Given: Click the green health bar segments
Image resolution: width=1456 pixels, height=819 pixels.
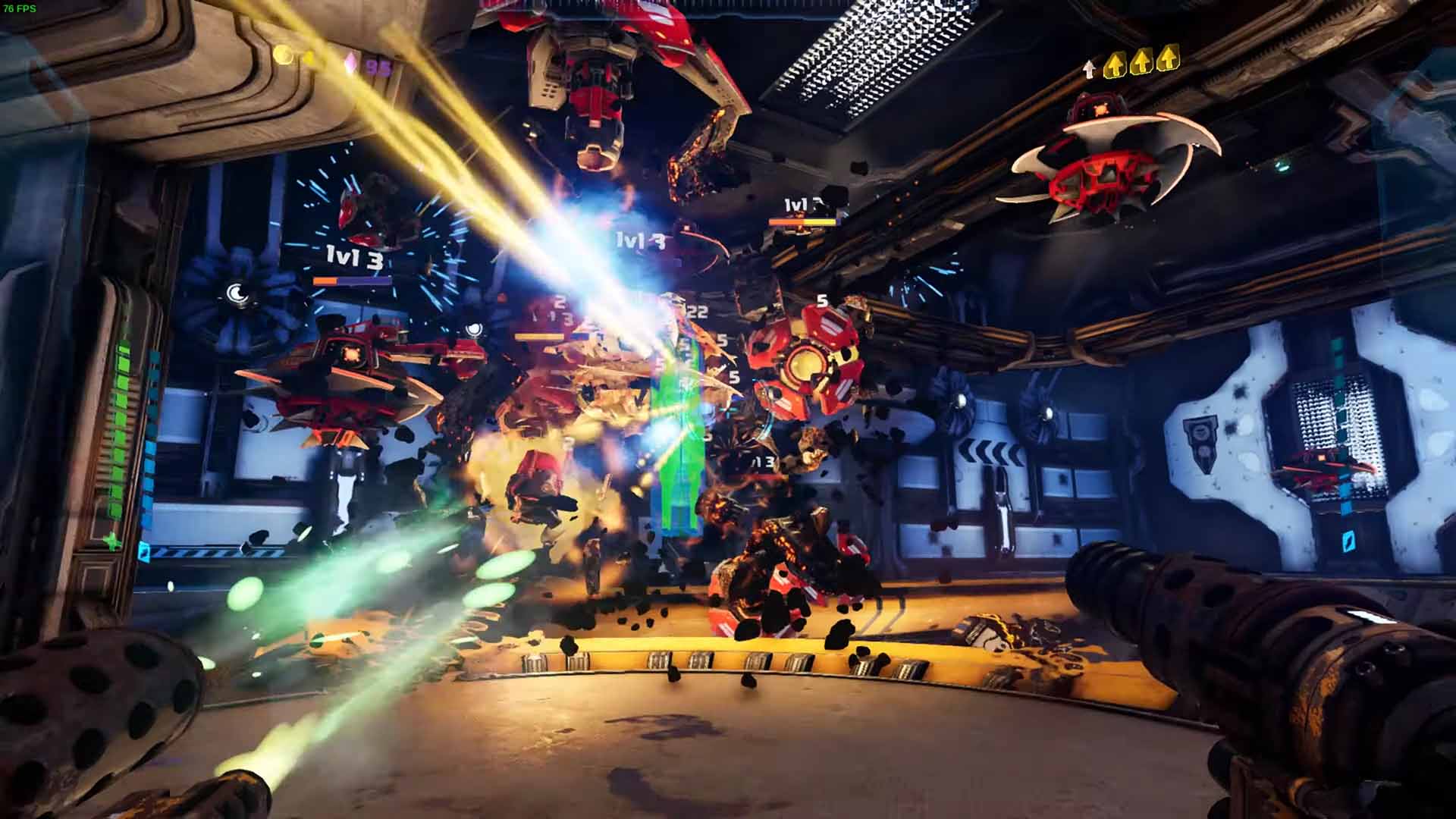Looking at the screenshot, I should click(x=121, y=425).
